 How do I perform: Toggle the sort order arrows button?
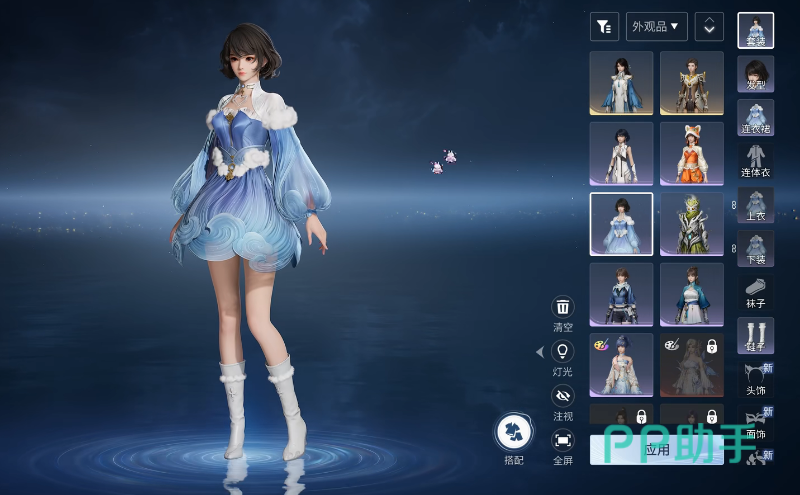point(709,26)
